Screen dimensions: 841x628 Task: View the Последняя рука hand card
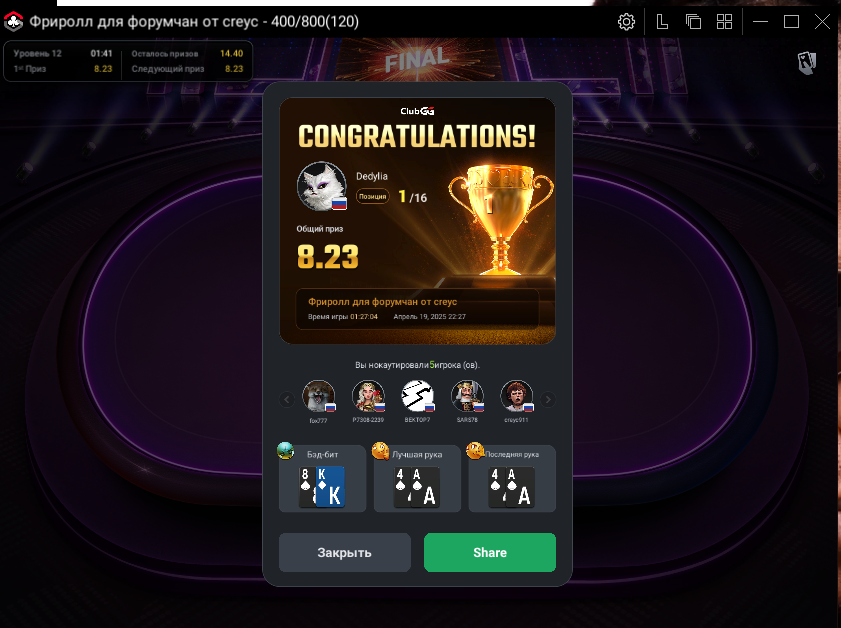tap(512, 480)
